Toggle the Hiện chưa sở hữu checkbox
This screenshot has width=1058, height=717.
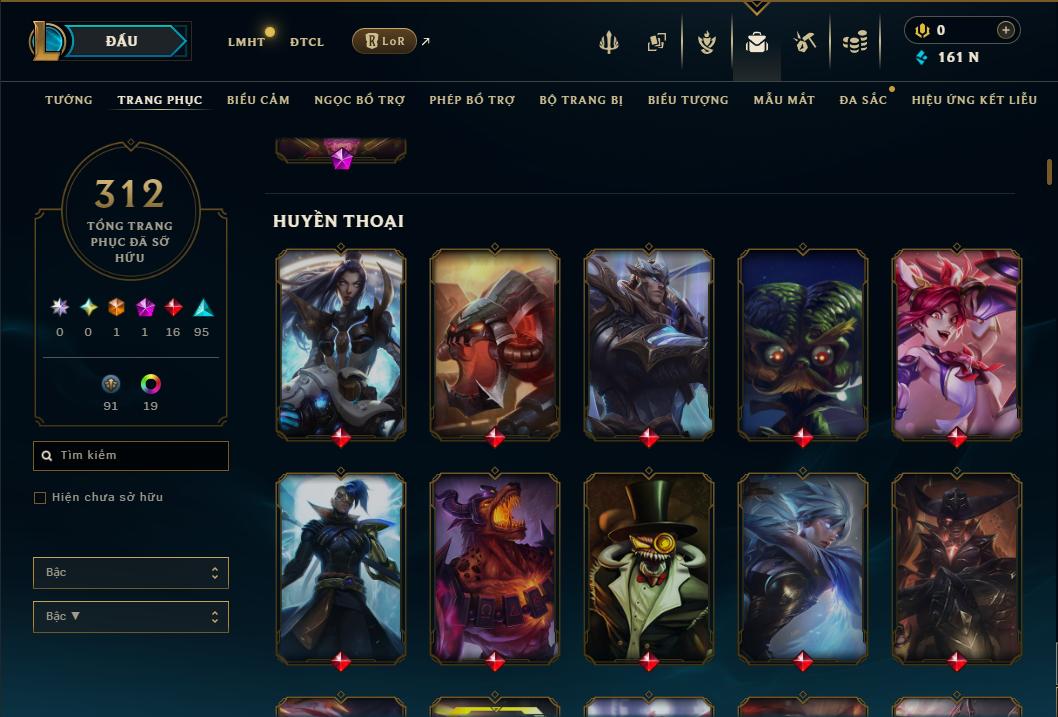(40, 498)
